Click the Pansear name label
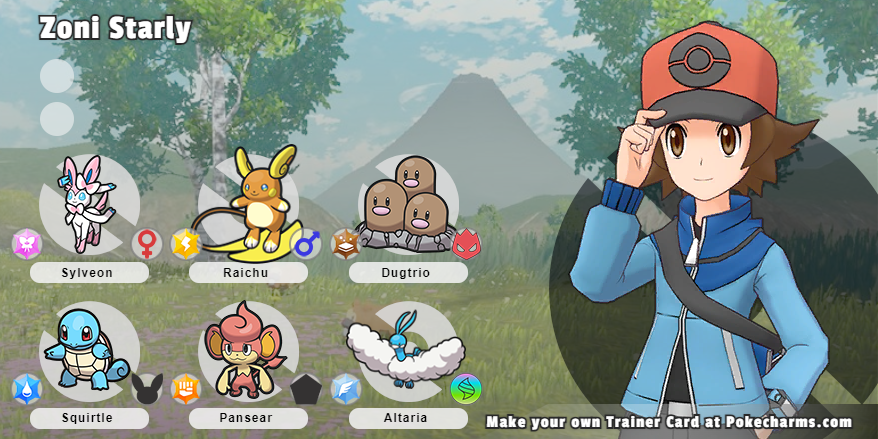Viewport: 878px width, 439px height. (249, 418)
